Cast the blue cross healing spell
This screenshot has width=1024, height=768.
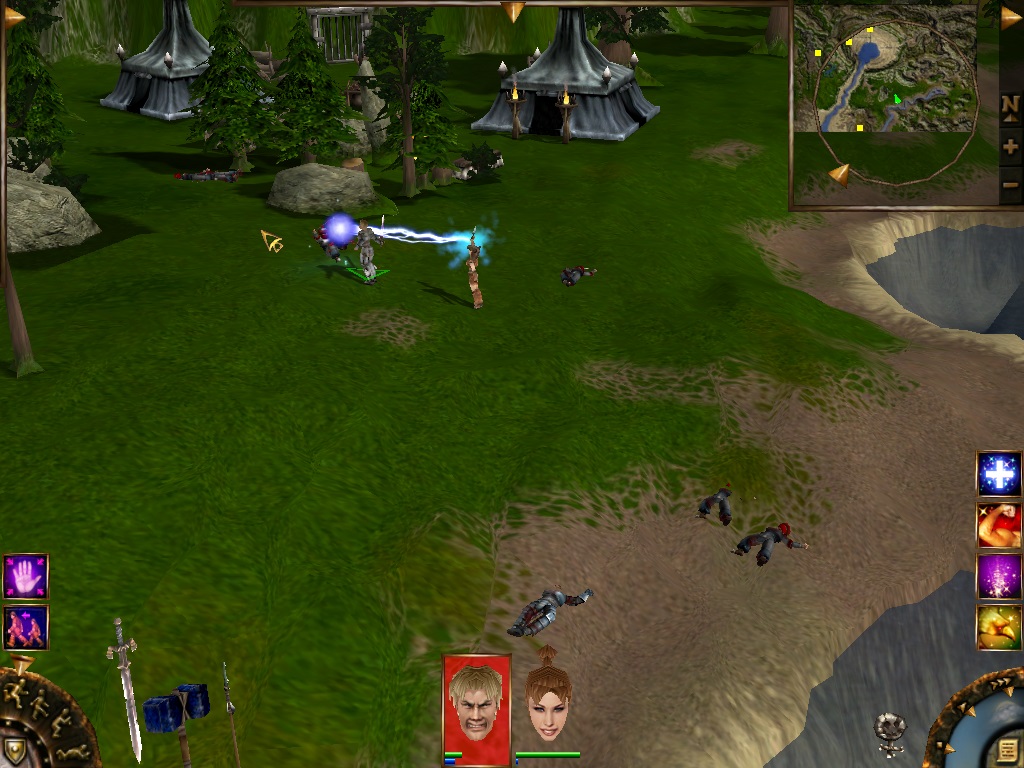click(998, 474)
